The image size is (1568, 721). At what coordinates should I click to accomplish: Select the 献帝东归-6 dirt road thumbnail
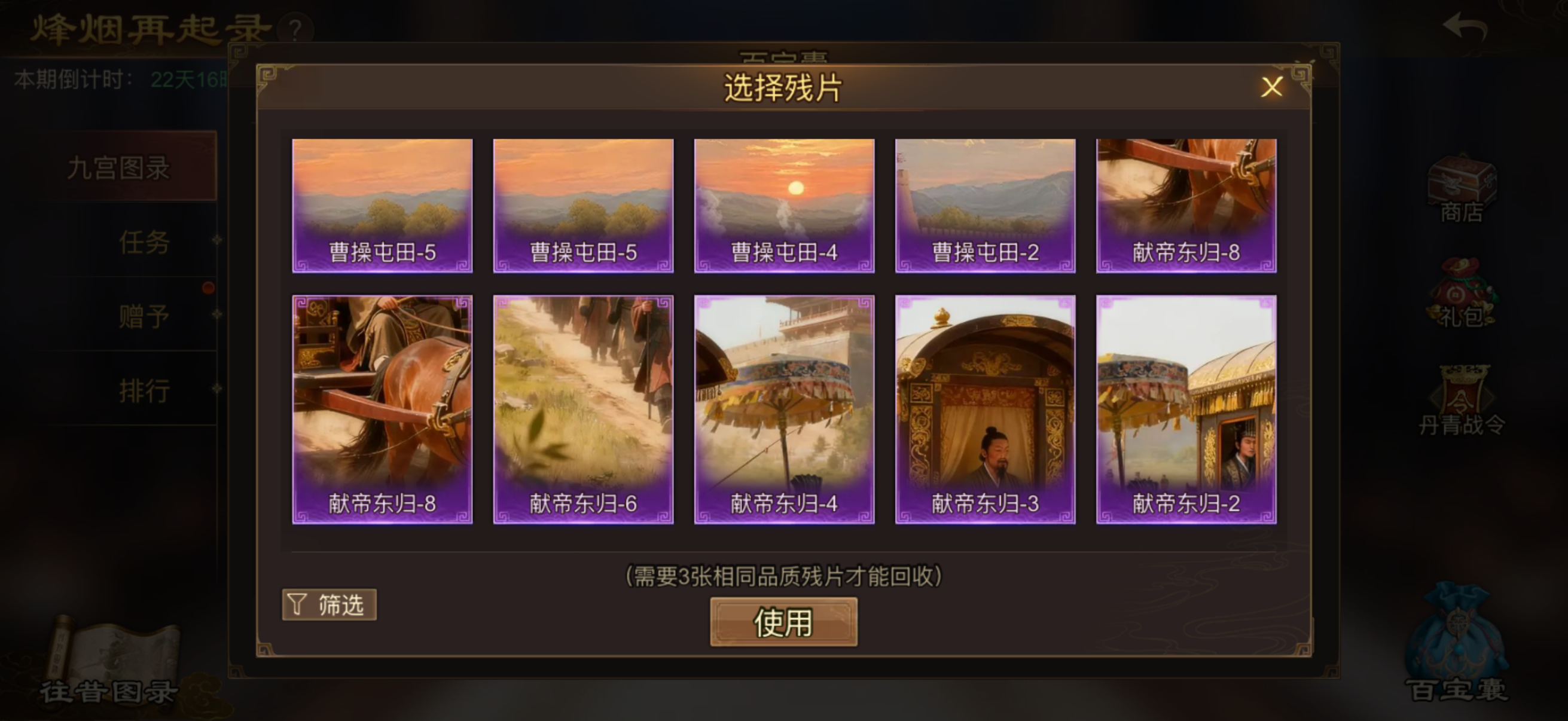tap(582, 411)
